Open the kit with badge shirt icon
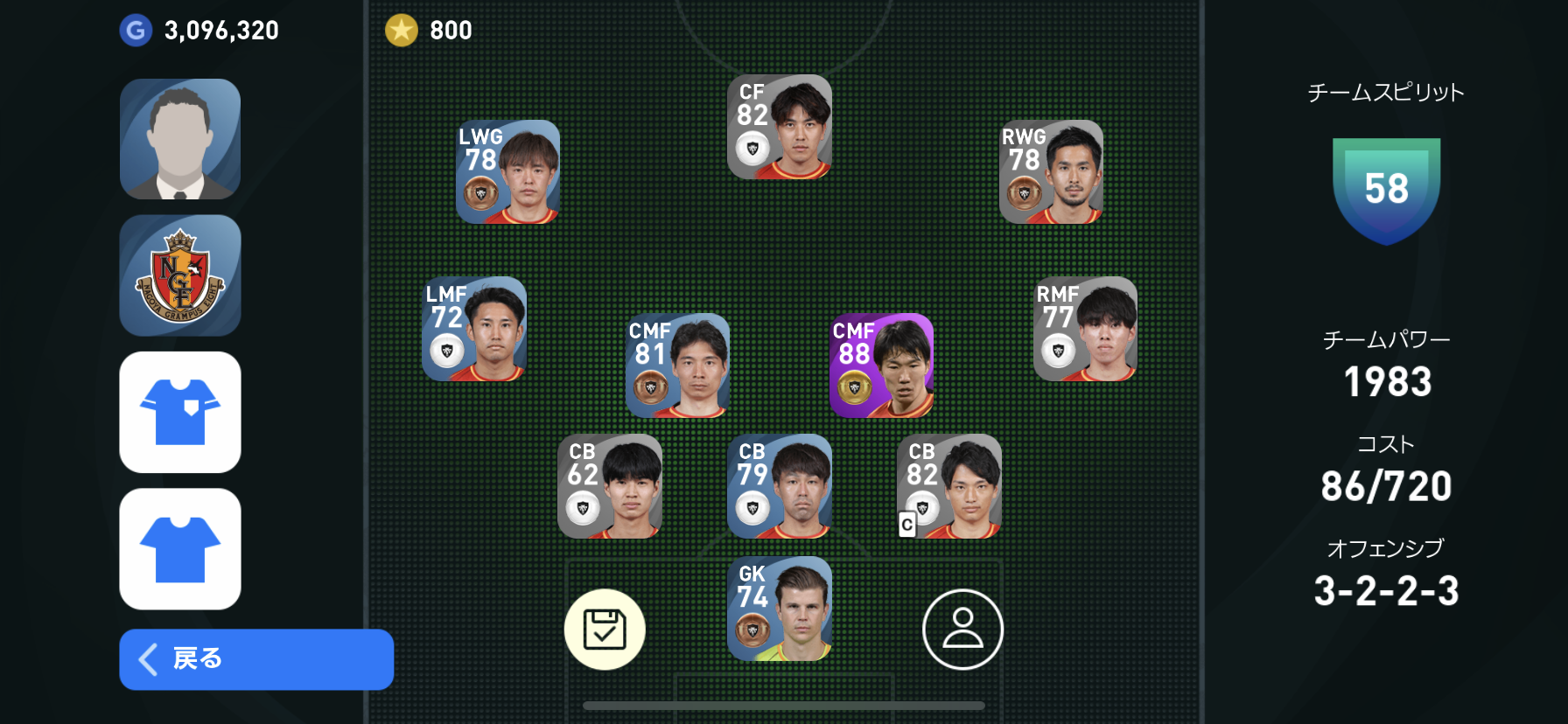Viewport: 1568px width, 724px height. point(180,412)
